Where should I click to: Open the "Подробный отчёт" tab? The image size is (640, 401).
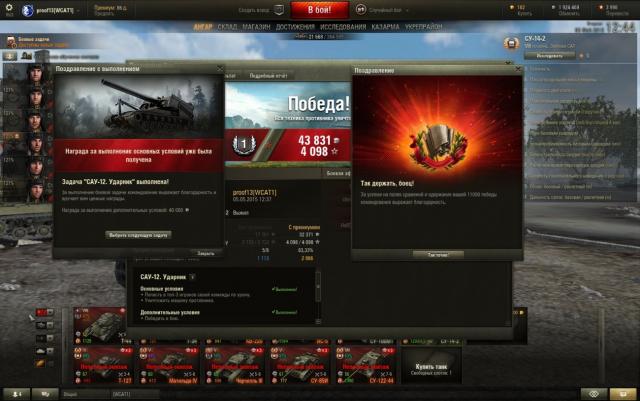pyautogui.click(x=267, y=76)
